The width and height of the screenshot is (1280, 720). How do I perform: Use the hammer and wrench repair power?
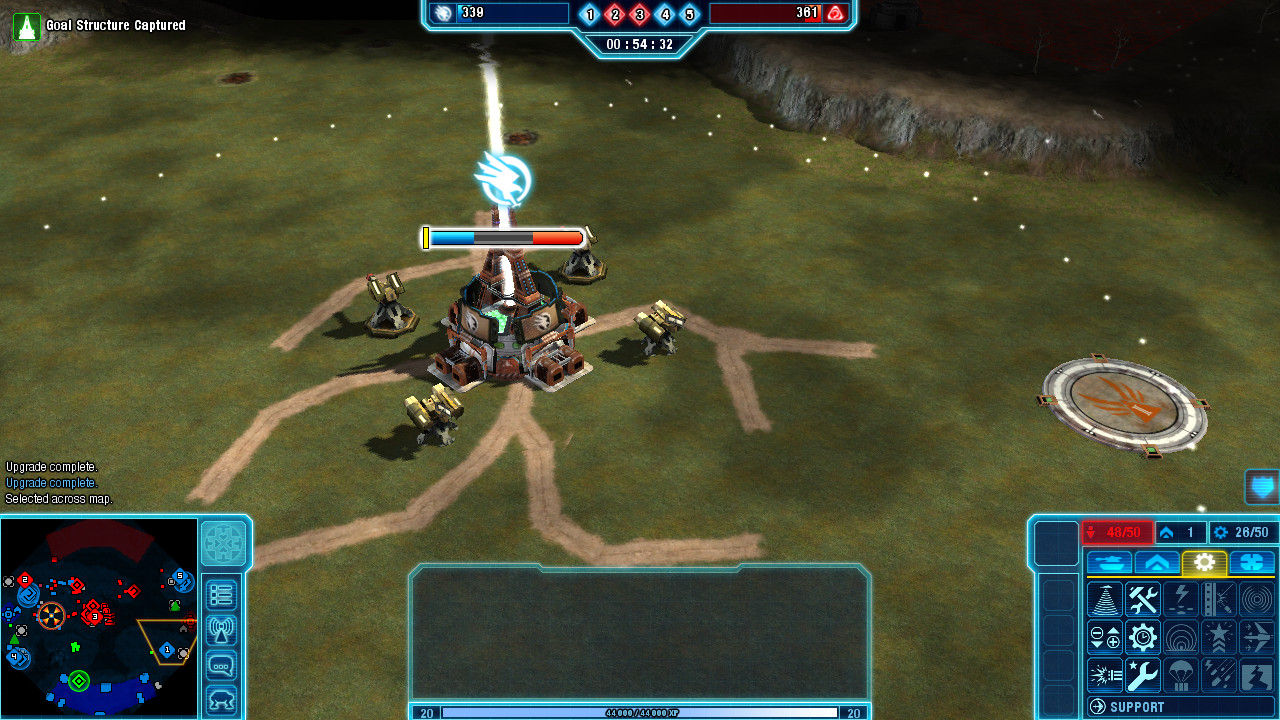pyautogui.click(x=1143, y=599)
